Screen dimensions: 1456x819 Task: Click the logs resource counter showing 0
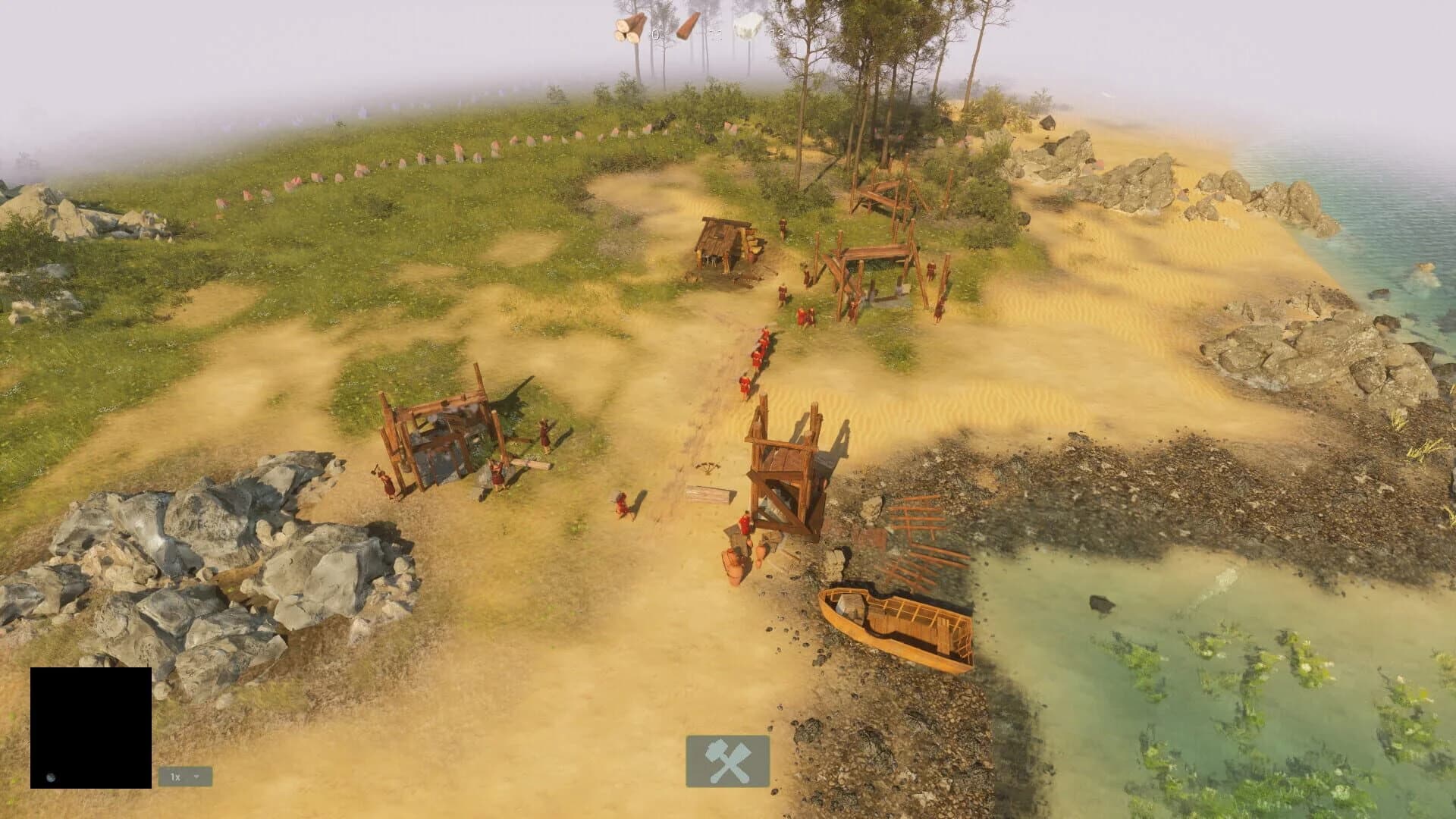click(654, 34)
